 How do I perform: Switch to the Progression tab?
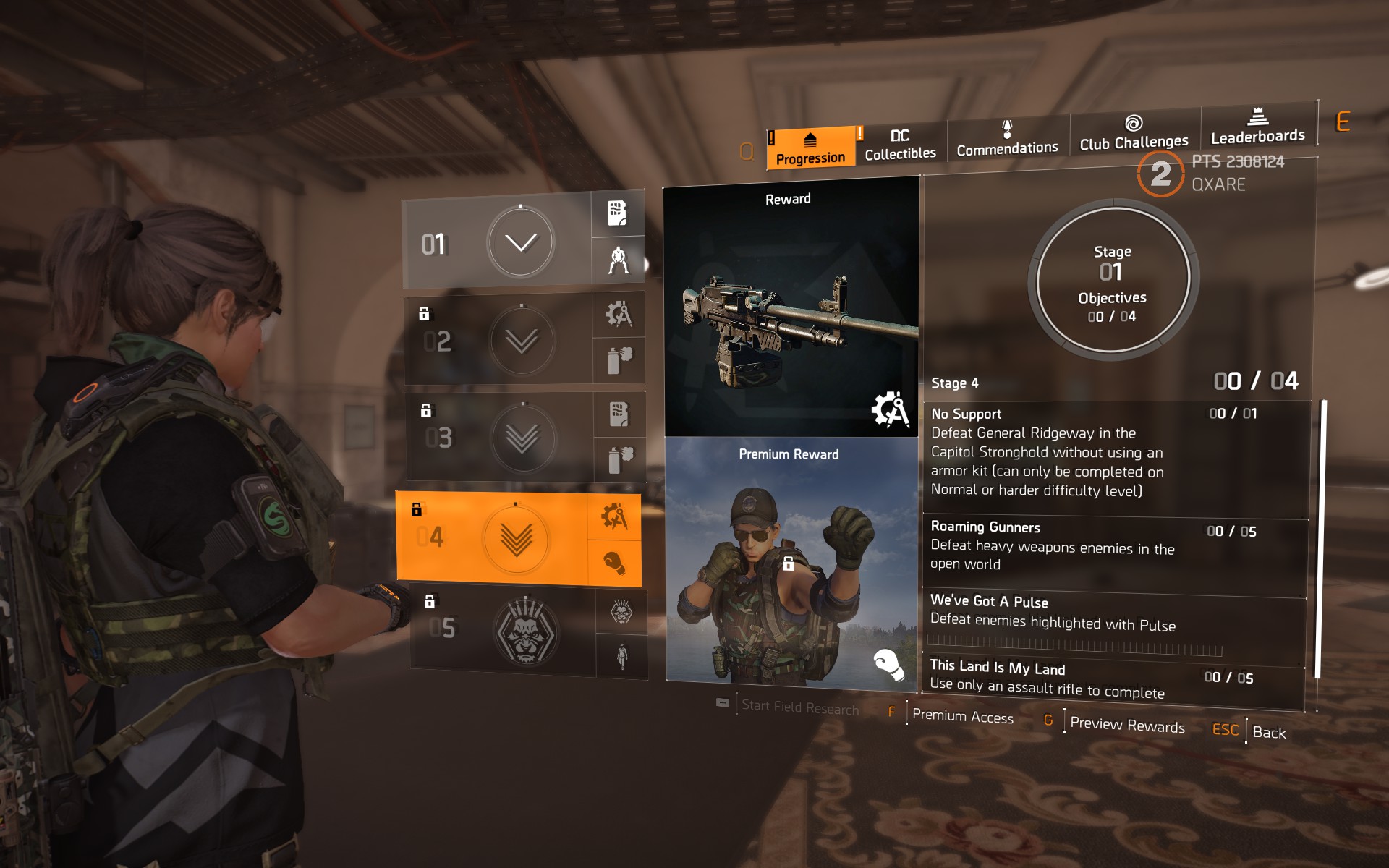point(810,148)
